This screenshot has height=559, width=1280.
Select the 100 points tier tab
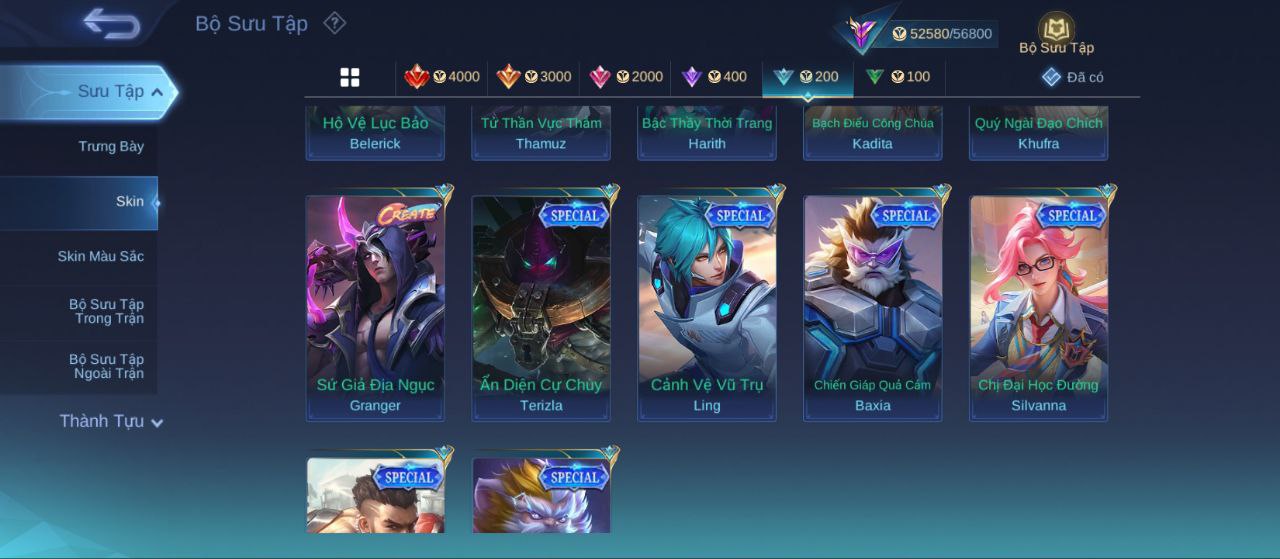pos(898,77)
